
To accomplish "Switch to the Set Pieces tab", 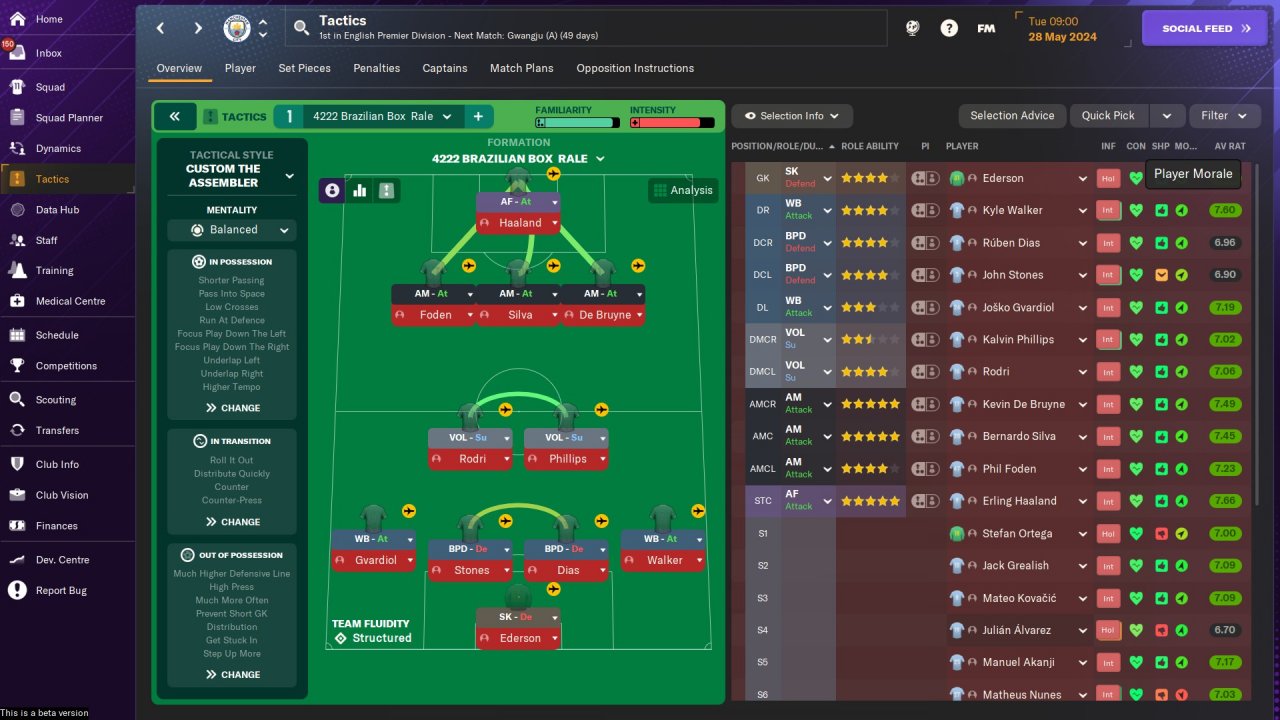I will [x=304, y=68].
